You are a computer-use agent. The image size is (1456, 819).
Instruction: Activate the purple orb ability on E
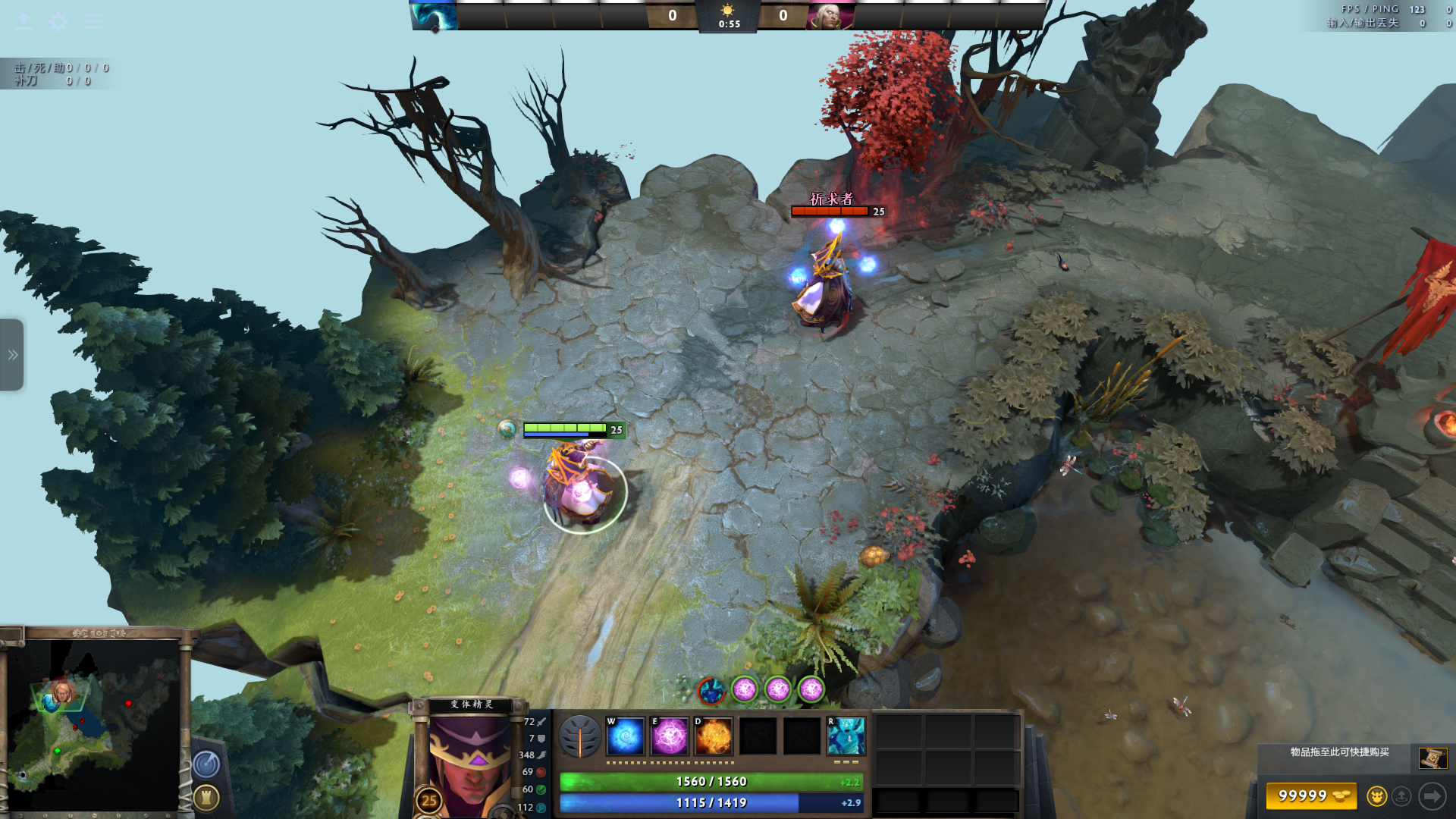(x=670, y=736)
